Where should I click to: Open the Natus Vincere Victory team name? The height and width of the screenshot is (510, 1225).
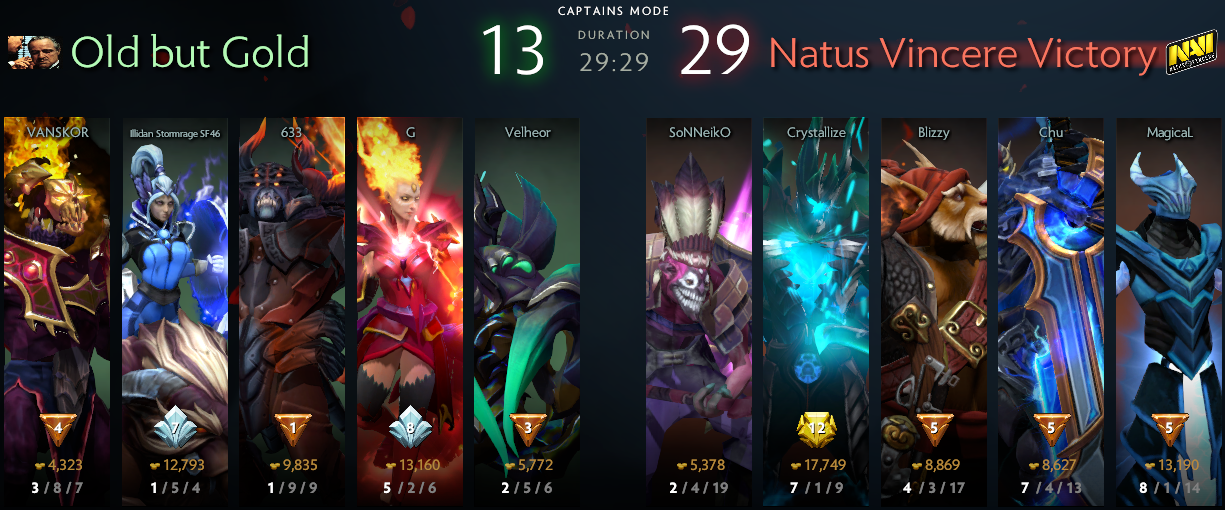[962, 54]
